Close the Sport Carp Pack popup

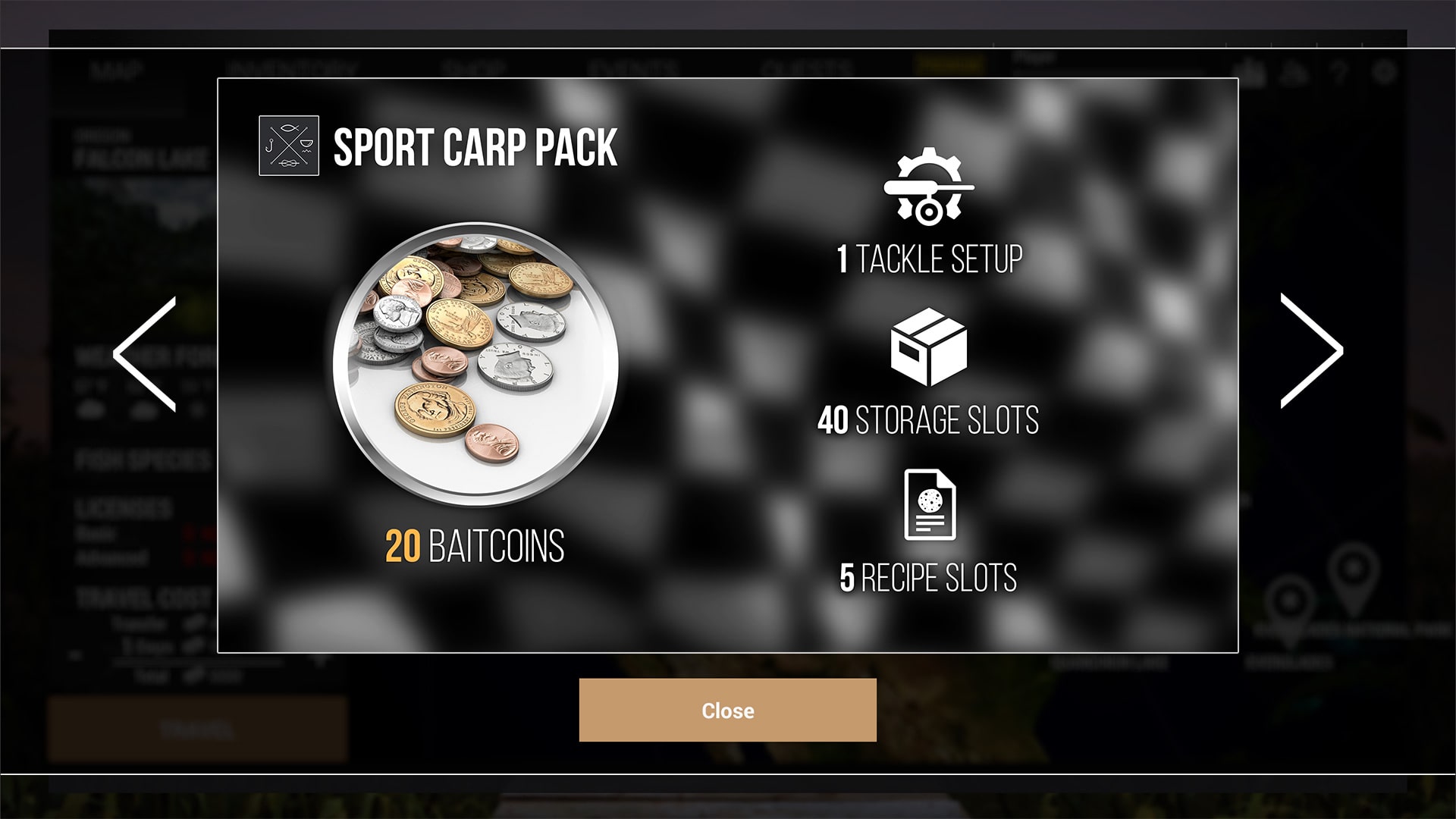coord(727,710)
